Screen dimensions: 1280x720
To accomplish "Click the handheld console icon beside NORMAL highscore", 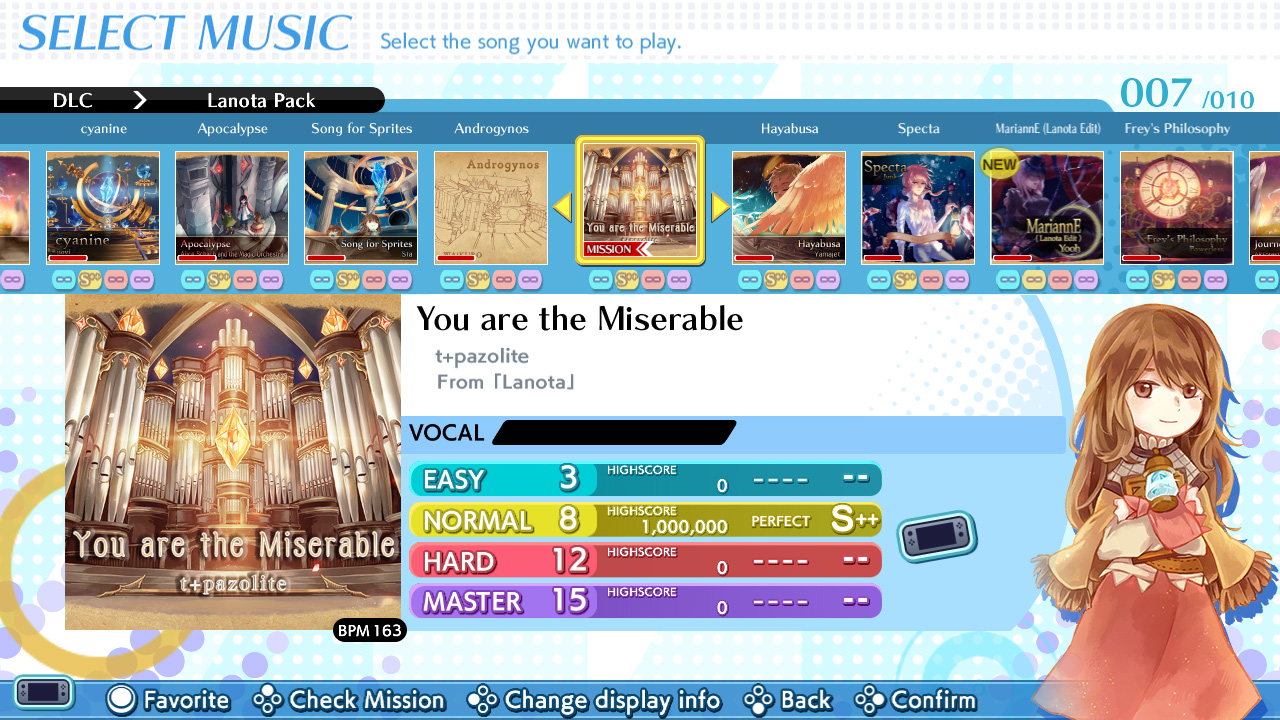I will tap(936, 535).
